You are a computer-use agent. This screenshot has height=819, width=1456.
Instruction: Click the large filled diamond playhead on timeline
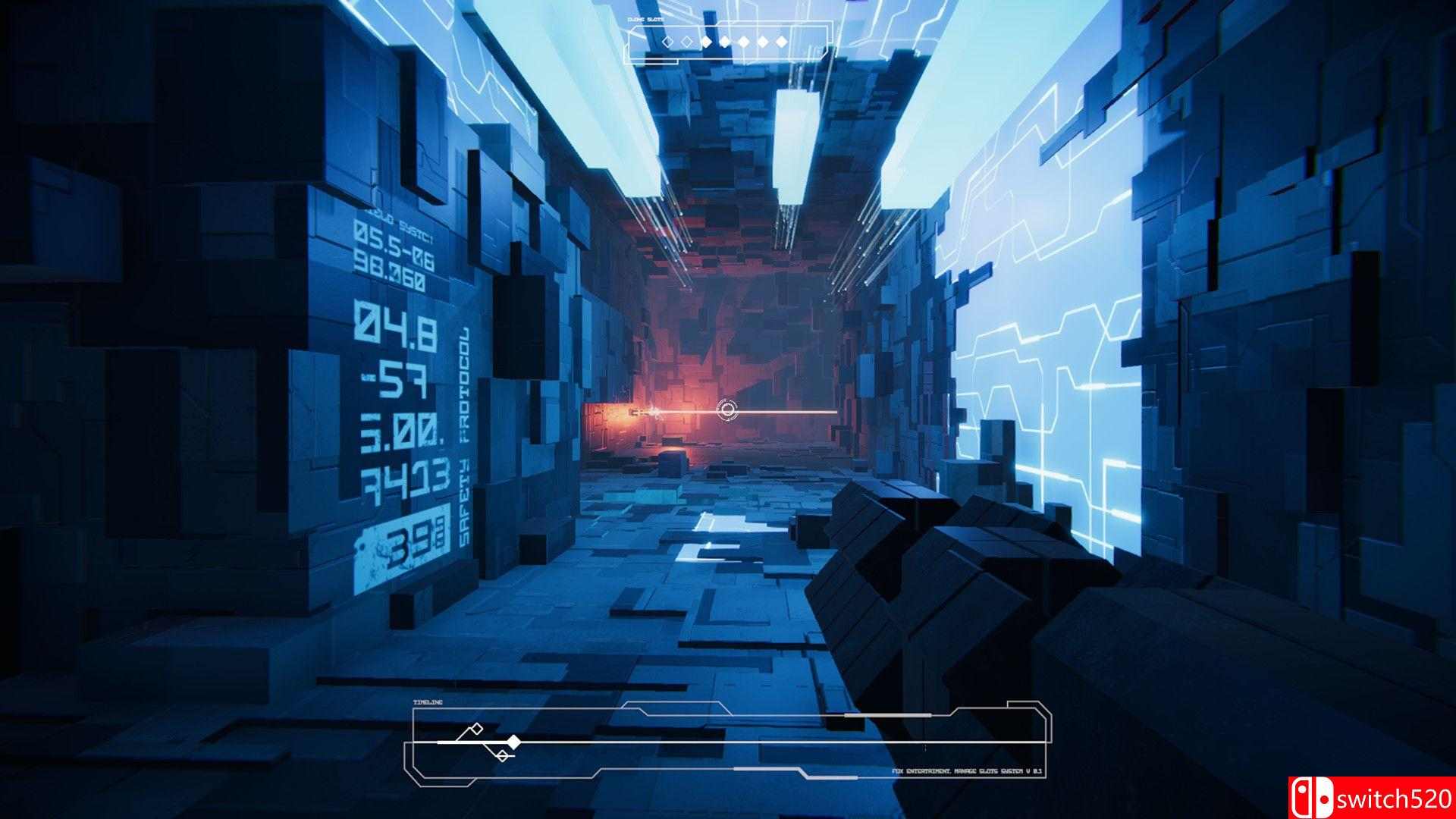513,741
